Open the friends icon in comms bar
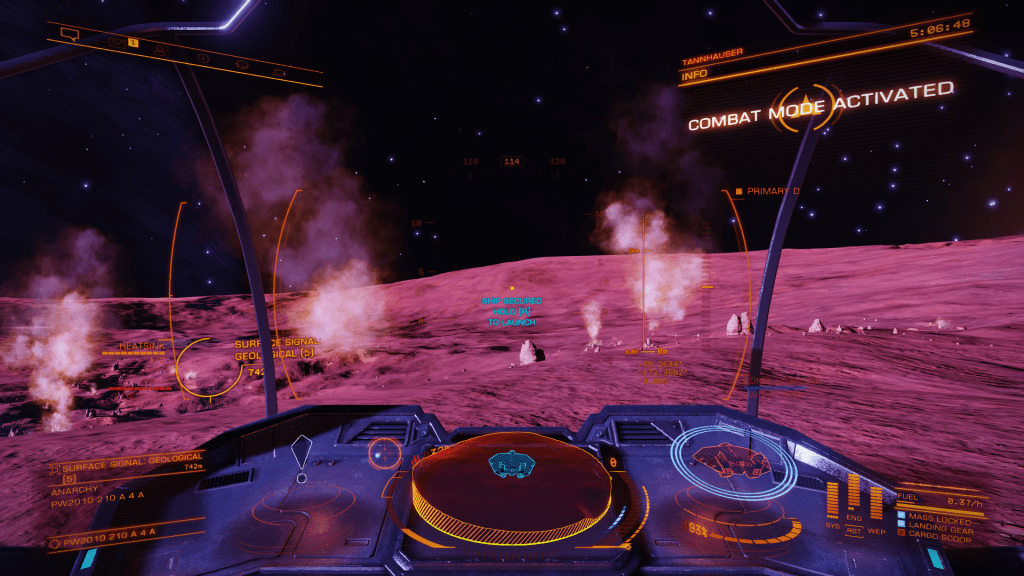The width and height of the screenshot is (1024, 576). (161, 50)
